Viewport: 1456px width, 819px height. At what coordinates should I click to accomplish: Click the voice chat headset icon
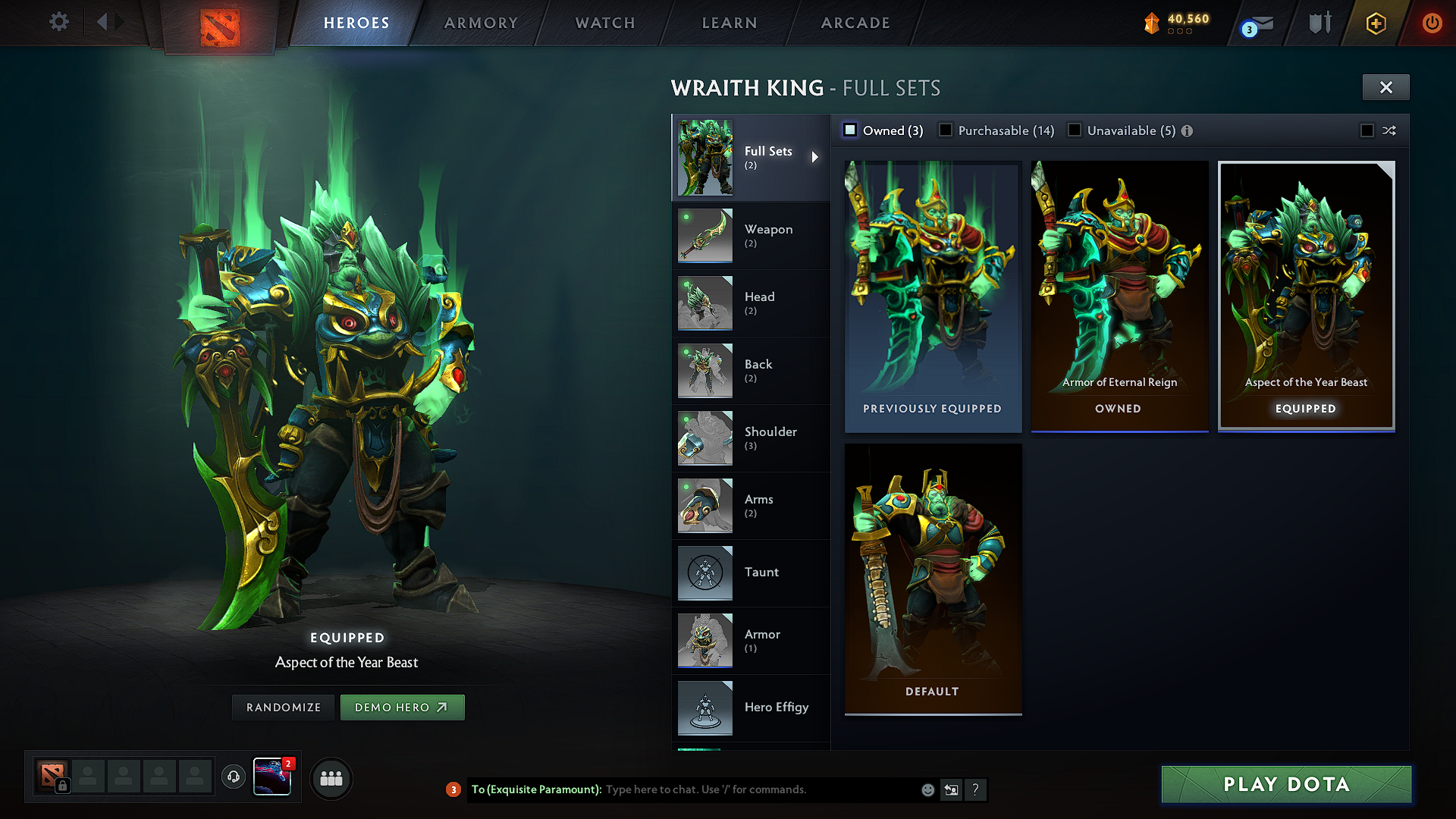pos(234,777)
